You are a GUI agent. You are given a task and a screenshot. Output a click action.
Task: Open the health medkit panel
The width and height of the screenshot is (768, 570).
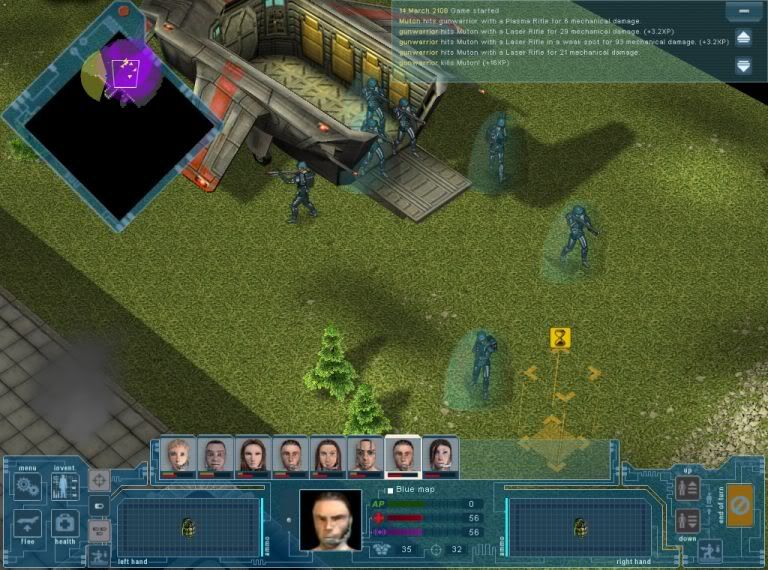(x=65, y=523)
